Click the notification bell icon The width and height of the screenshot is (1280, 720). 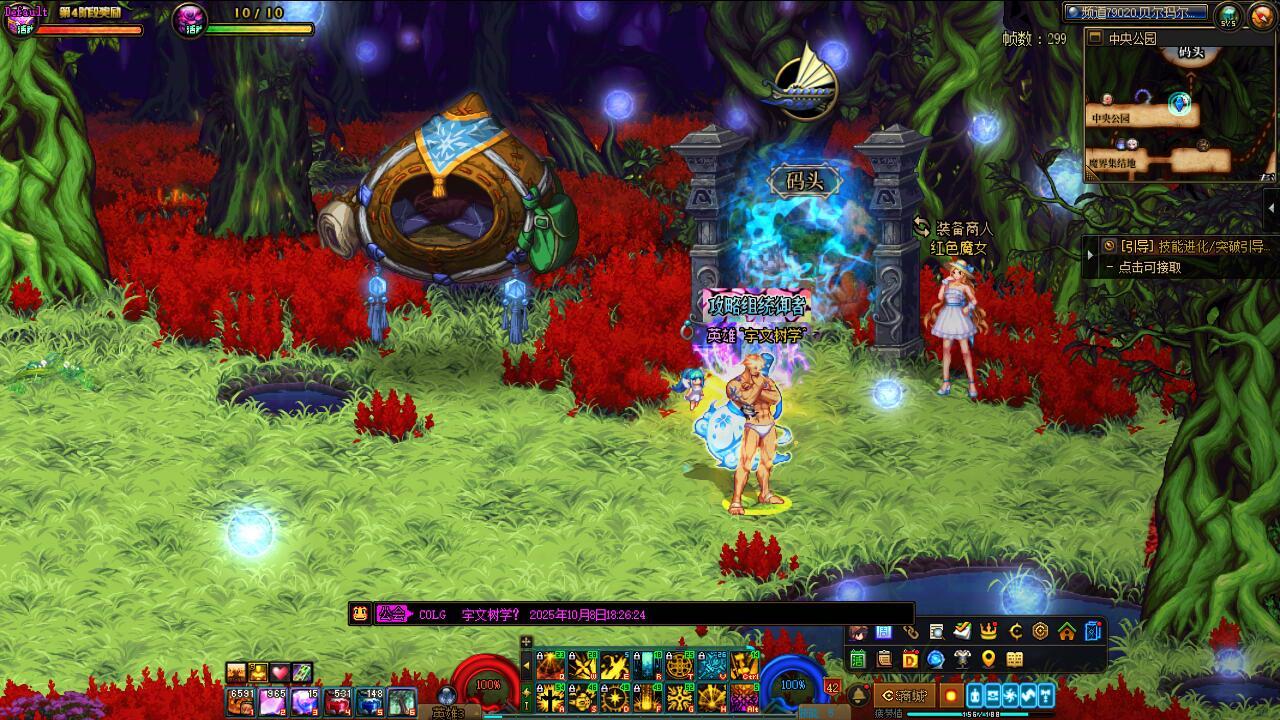point(857,695)
